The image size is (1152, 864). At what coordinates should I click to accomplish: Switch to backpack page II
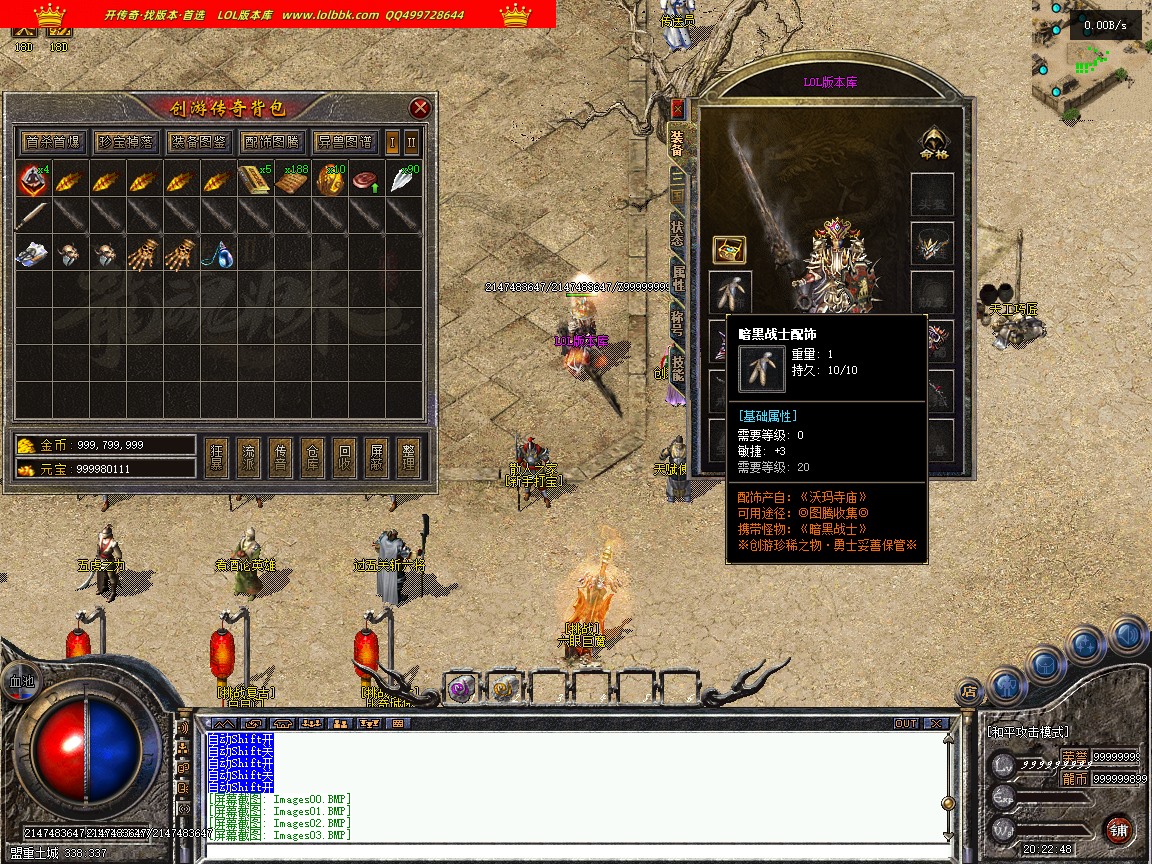coord(411,142)
